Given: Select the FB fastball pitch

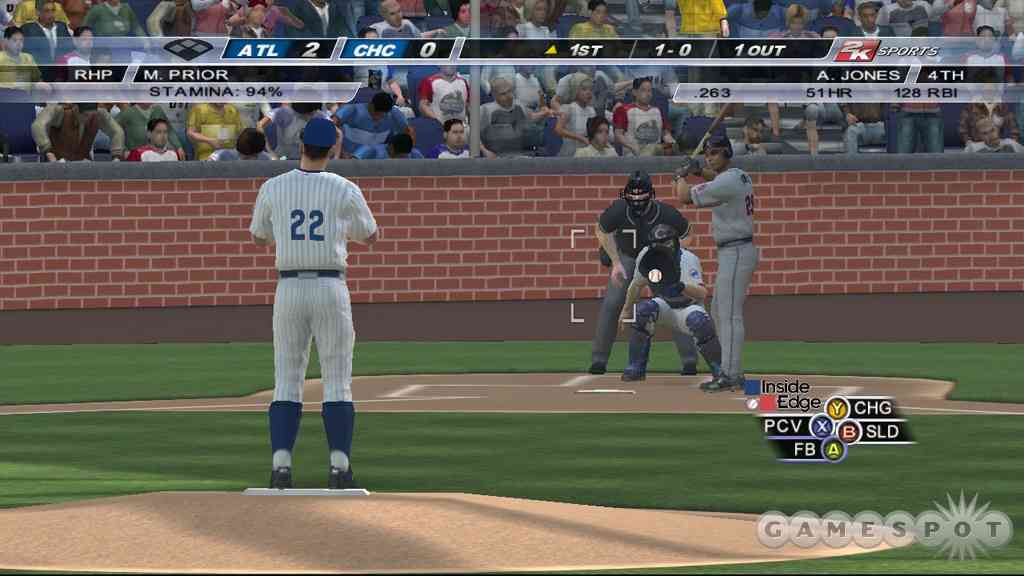Looking at the screenshot, I should [834, 450].
